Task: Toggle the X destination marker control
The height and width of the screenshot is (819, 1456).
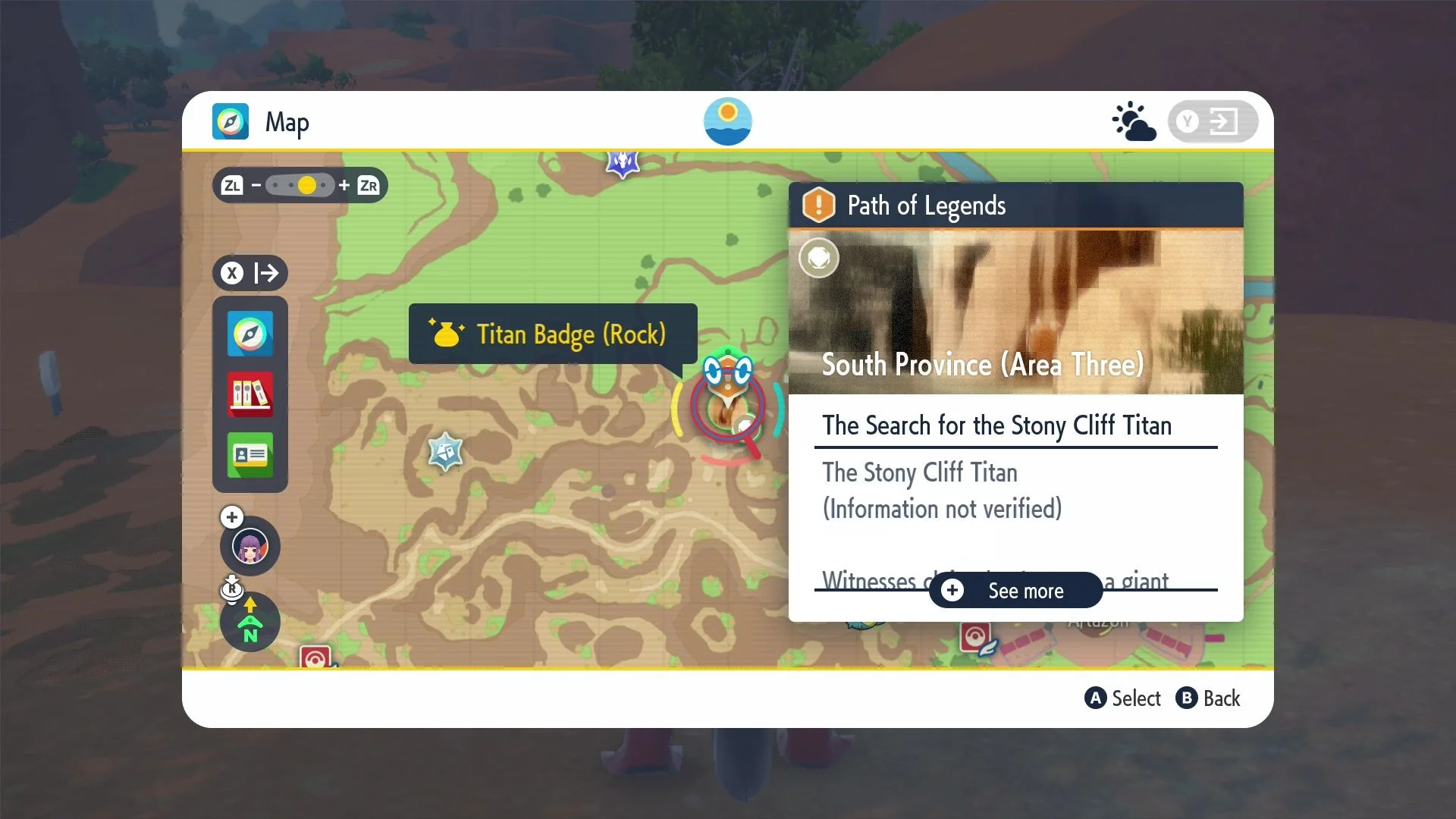Action: click(250, 274)
